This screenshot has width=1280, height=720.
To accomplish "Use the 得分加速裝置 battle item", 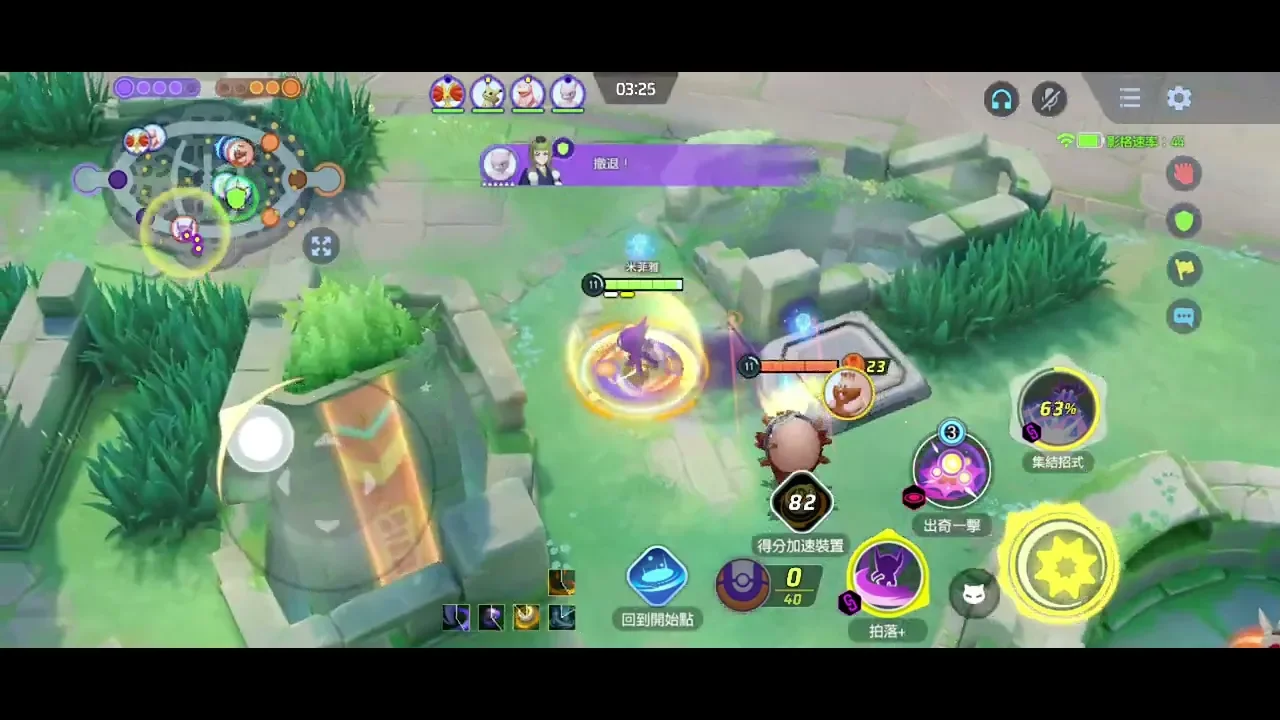I will [x=801, y=503].
